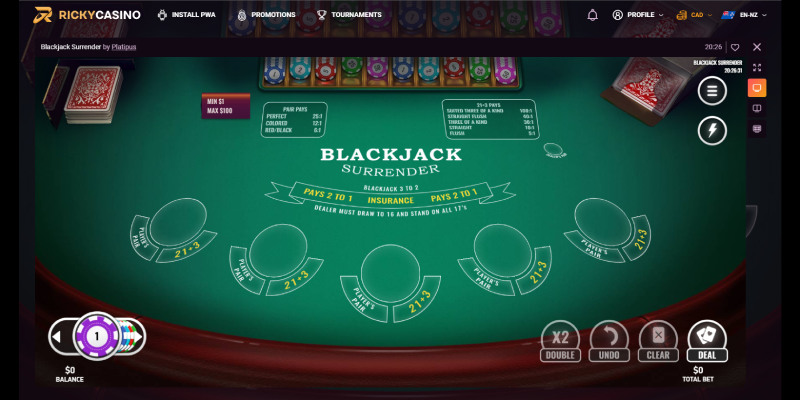Open the Profile dropdown

[x=638, y=15]
